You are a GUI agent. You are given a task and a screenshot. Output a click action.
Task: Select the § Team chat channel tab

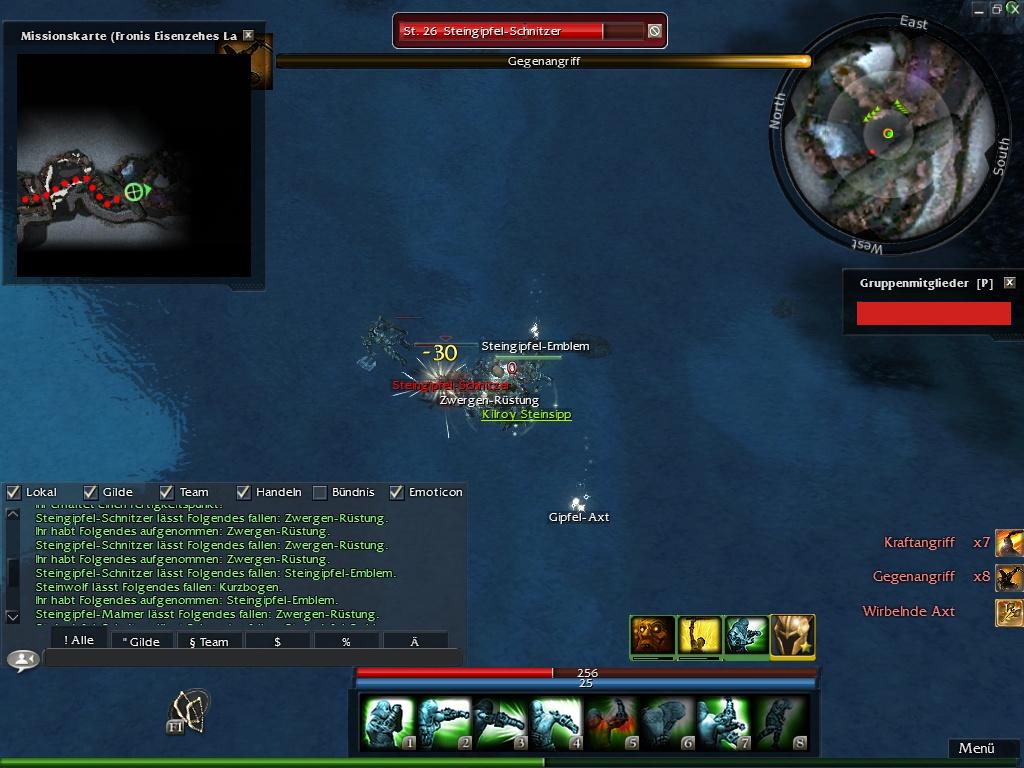(x=208, y=641)
